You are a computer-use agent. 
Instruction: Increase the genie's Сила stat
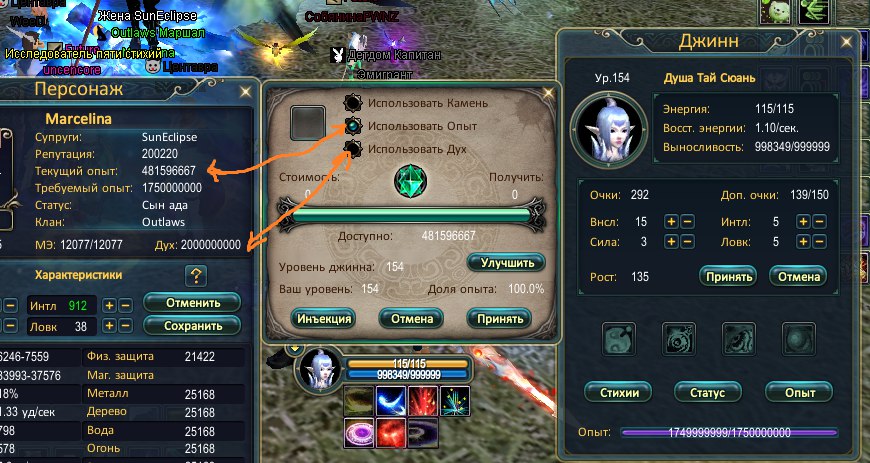click(x=671, y=241)
